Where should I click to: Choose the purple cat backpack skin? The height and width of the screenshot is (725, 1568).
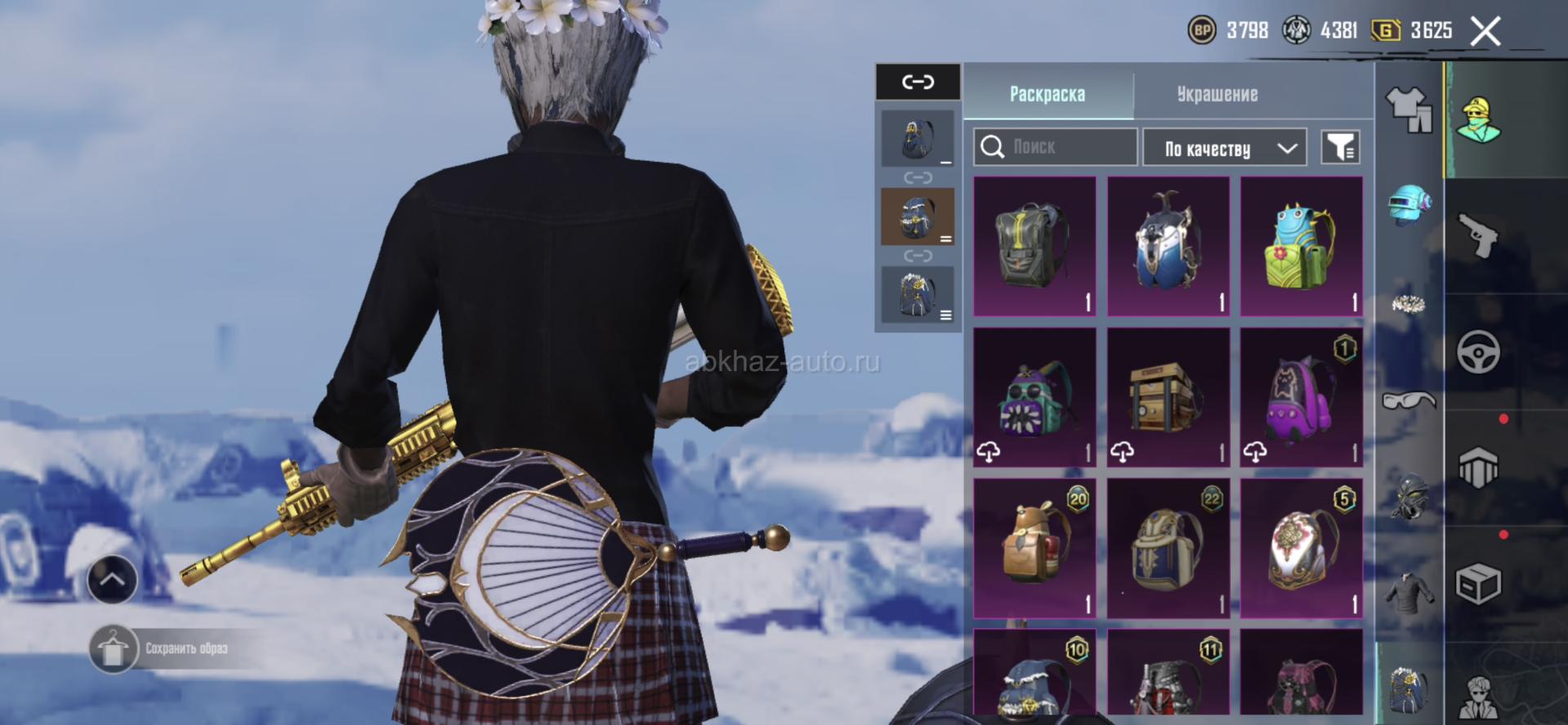pos(1301,397)
